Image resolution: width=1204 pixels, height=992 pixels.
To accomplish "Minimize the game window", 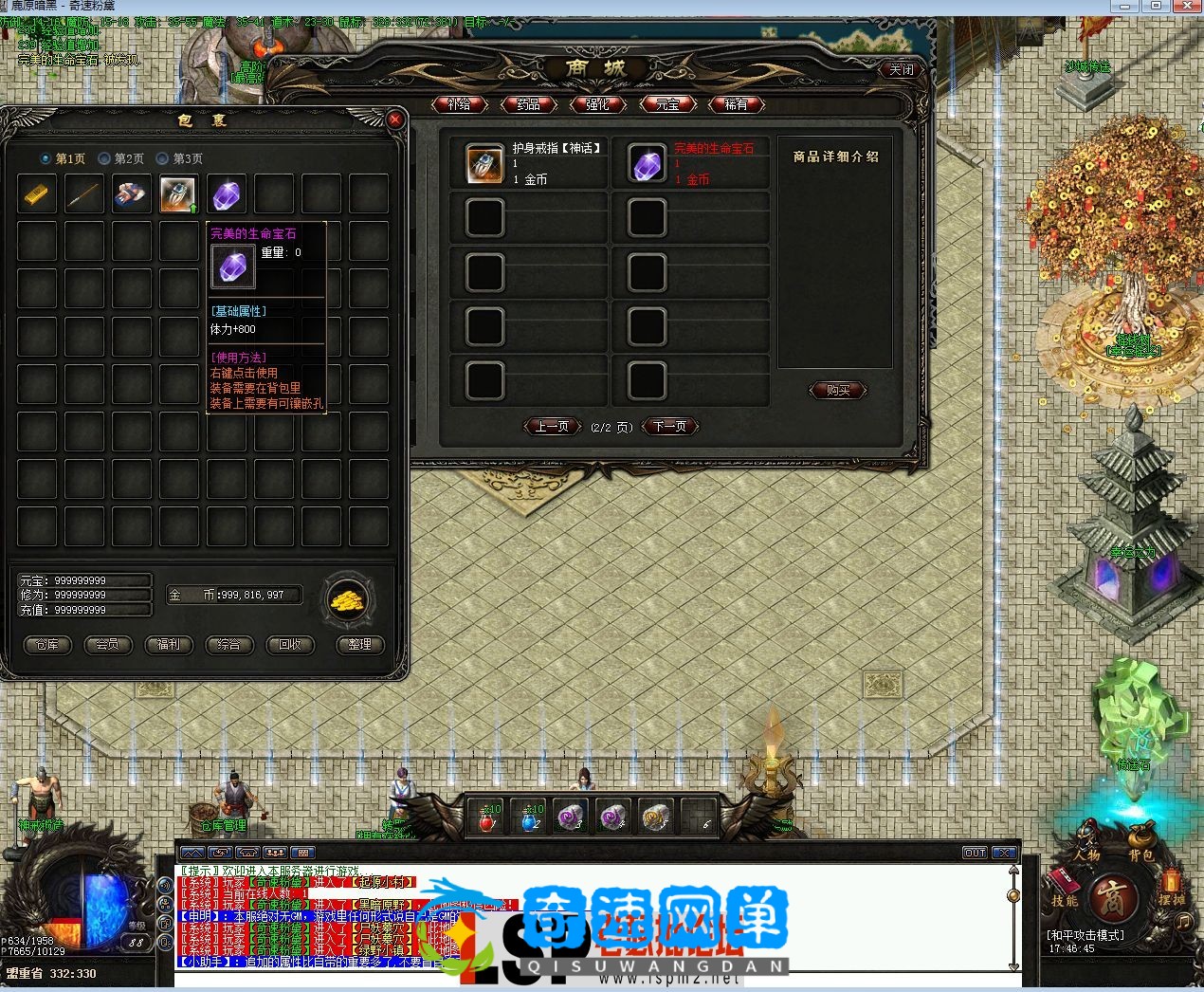I will click(1125, 6).
